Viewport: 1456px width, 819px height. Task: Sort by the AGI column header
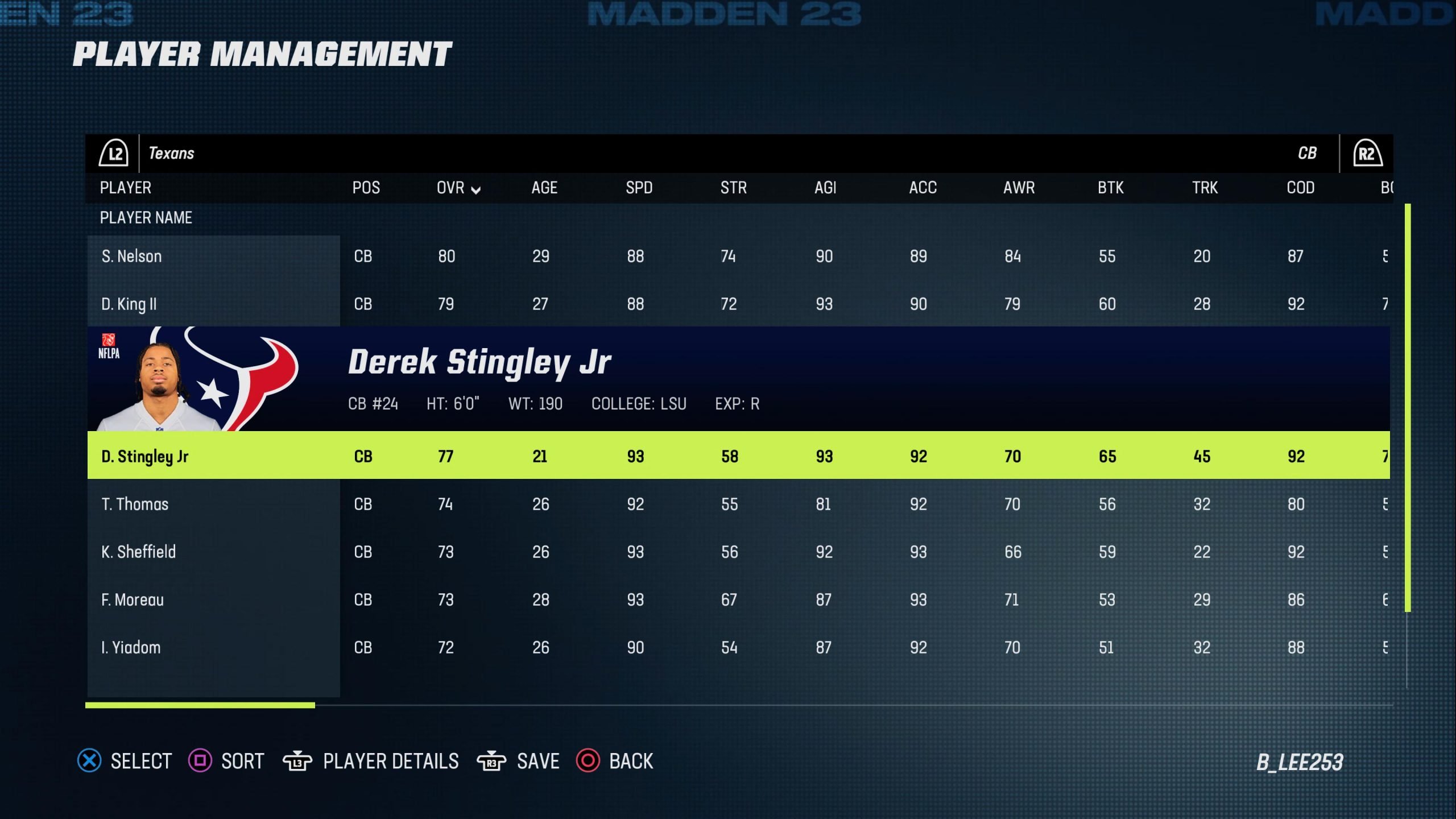coord(825,188)
